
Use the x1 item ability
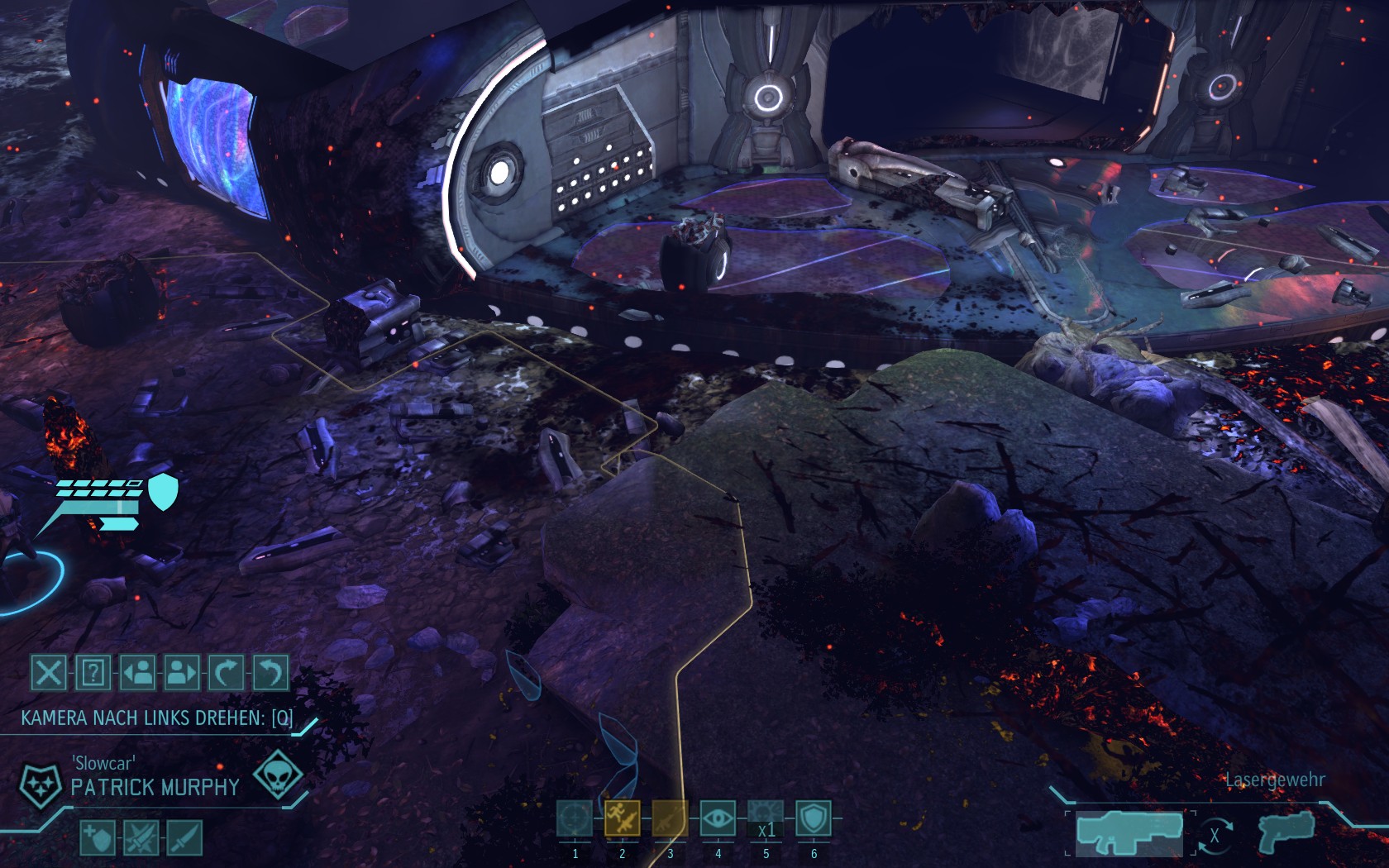tap(766, 819)
